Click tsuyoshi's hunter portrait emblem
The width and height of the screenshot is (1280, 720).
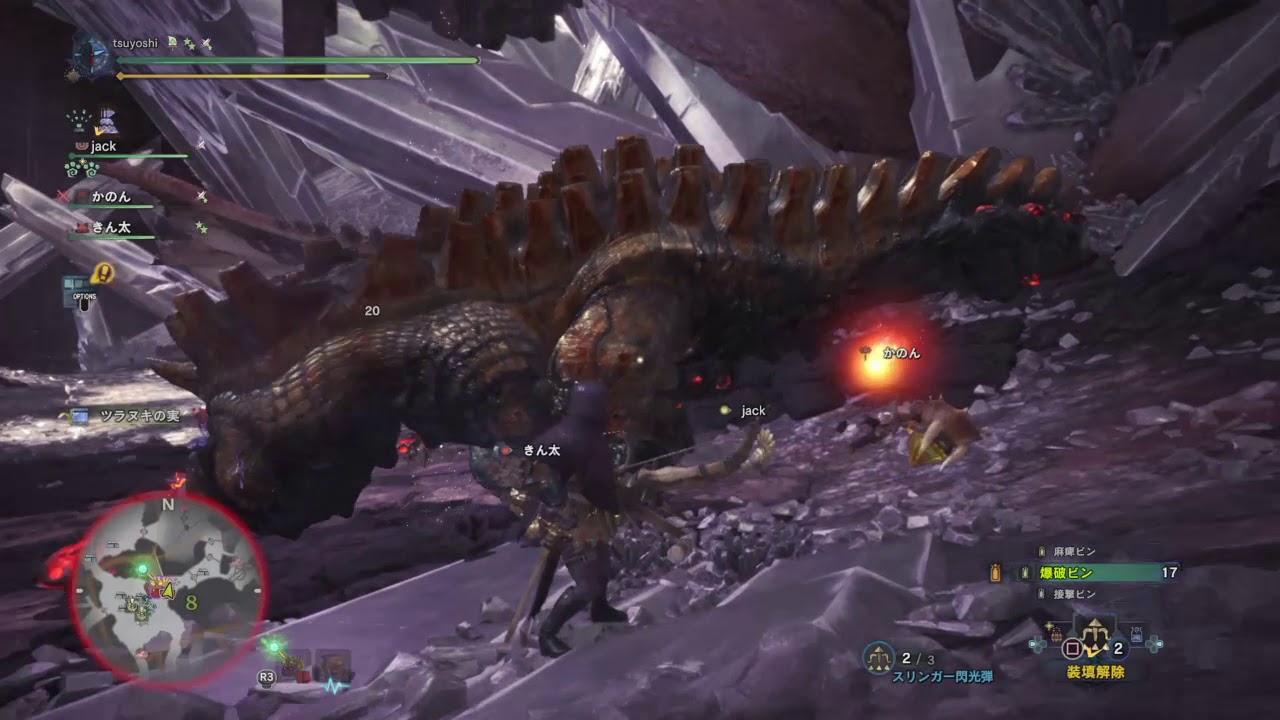click(90, 54)
